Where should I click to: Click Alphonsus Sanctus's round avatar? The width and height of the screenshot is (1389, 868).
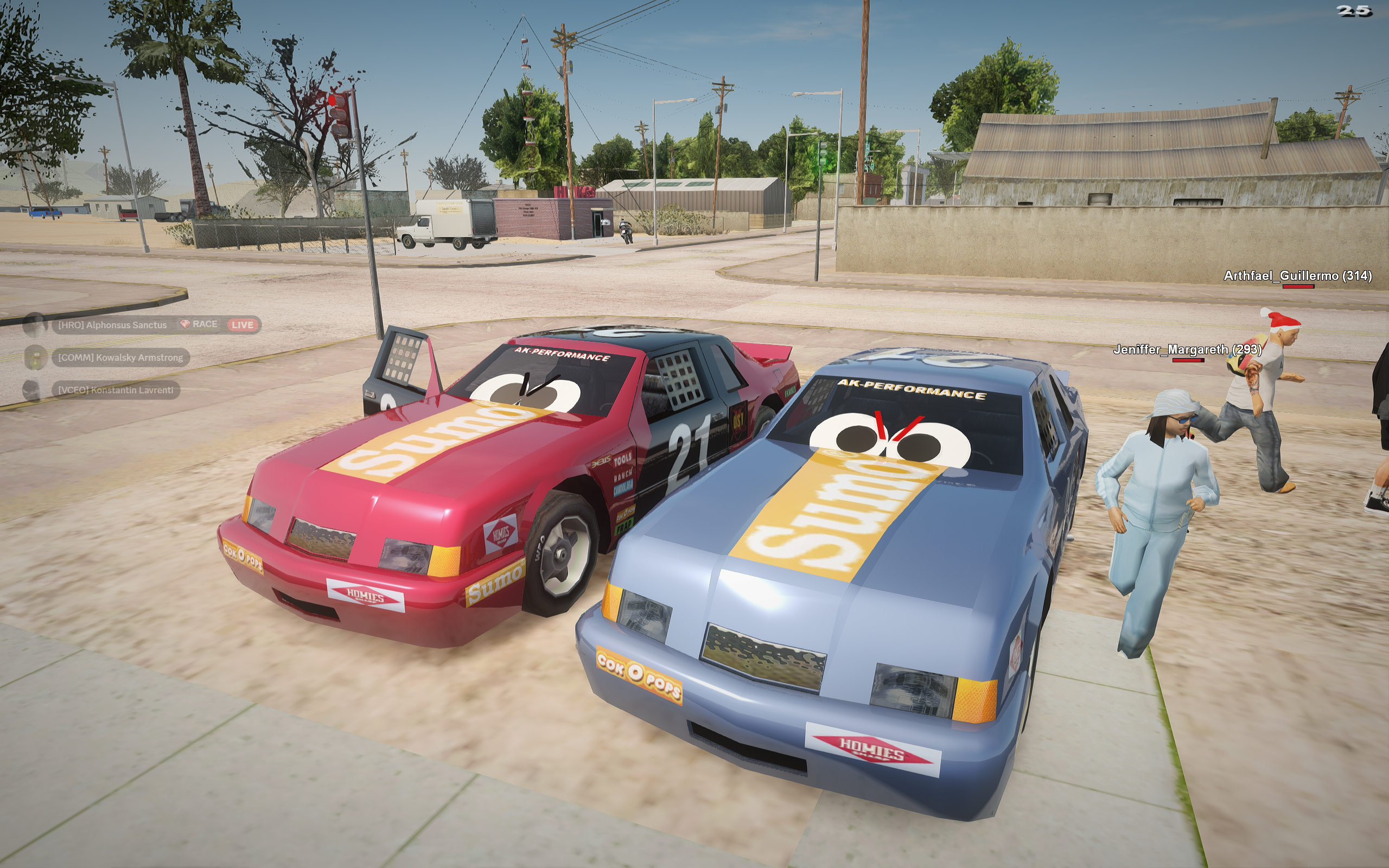34,325
